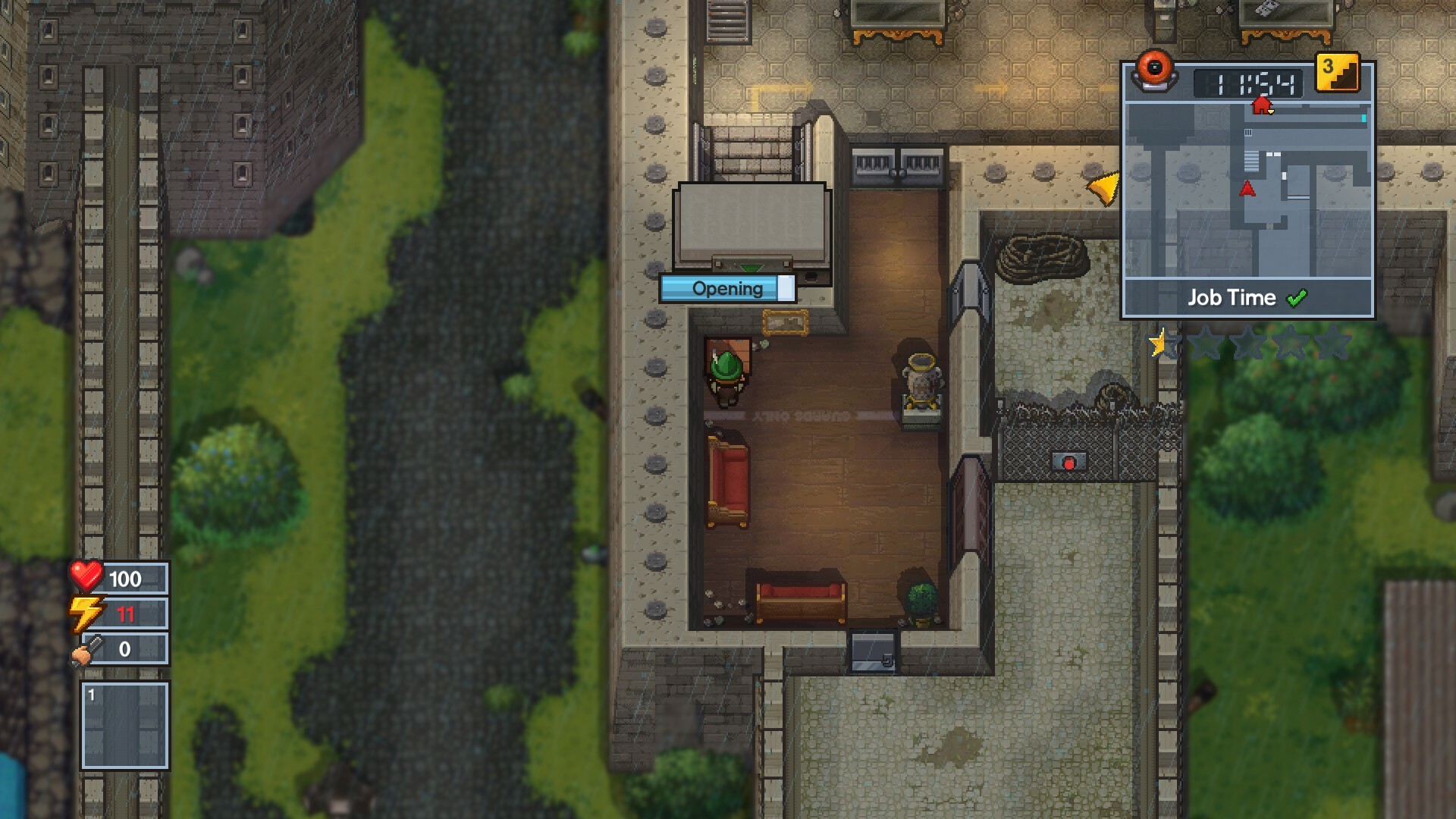This screenshot has width=1456, height=819.
Task: Click the decorative vase on its pedestal
Action: click(920, 378)
